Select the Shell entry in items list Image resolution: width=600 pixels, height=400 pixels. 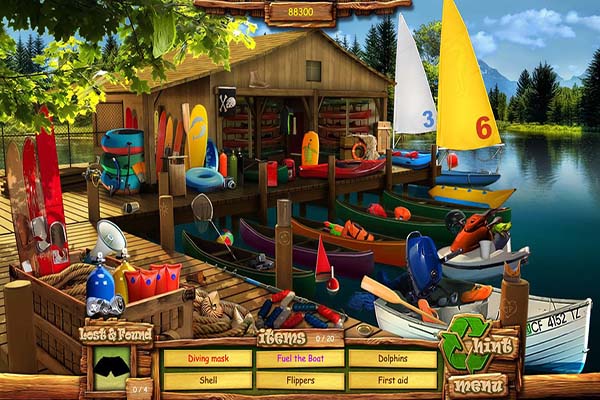click(x=207, y=380)
